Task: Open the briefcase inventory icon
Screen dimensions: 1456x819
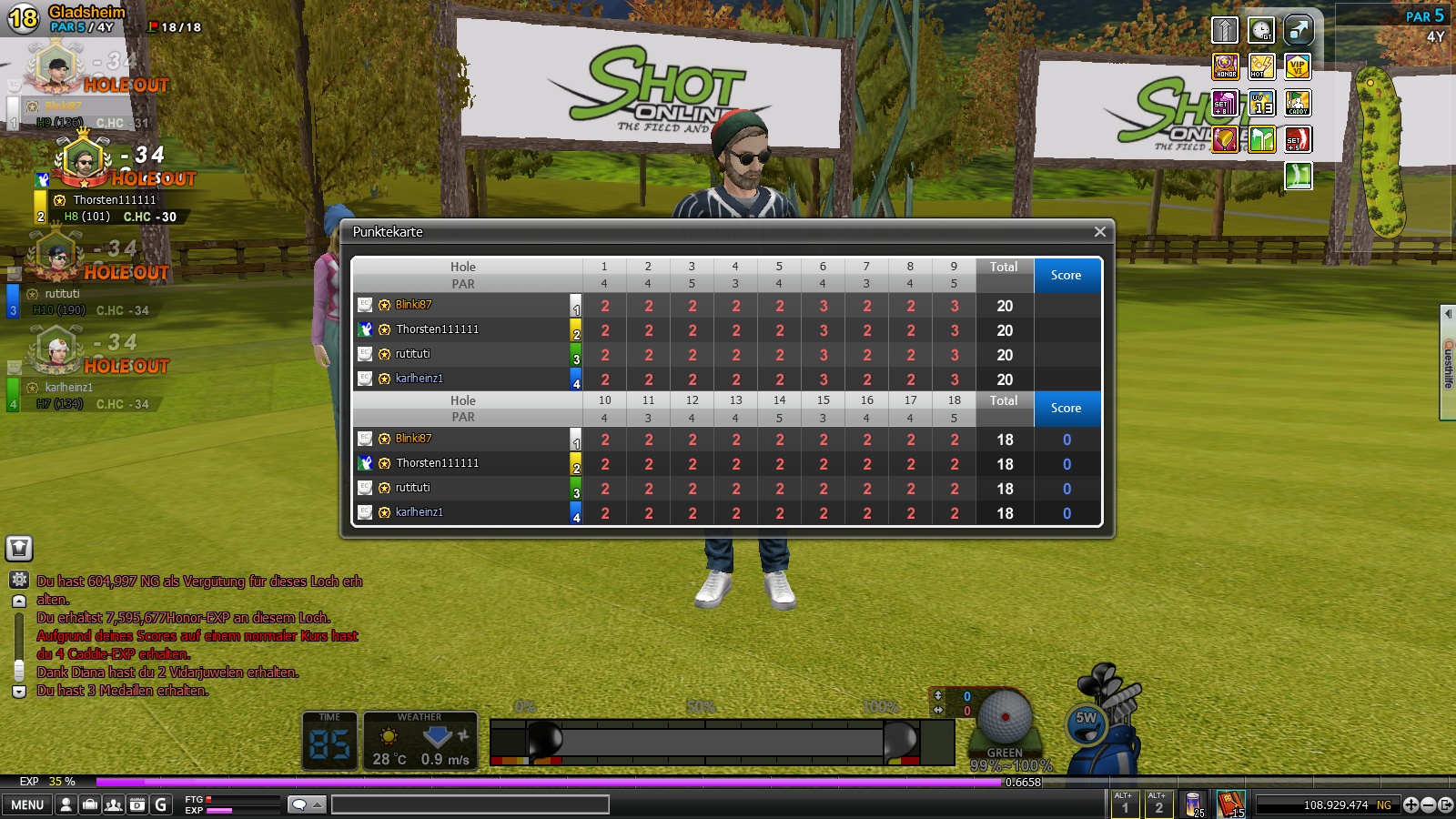Action: 90,804
